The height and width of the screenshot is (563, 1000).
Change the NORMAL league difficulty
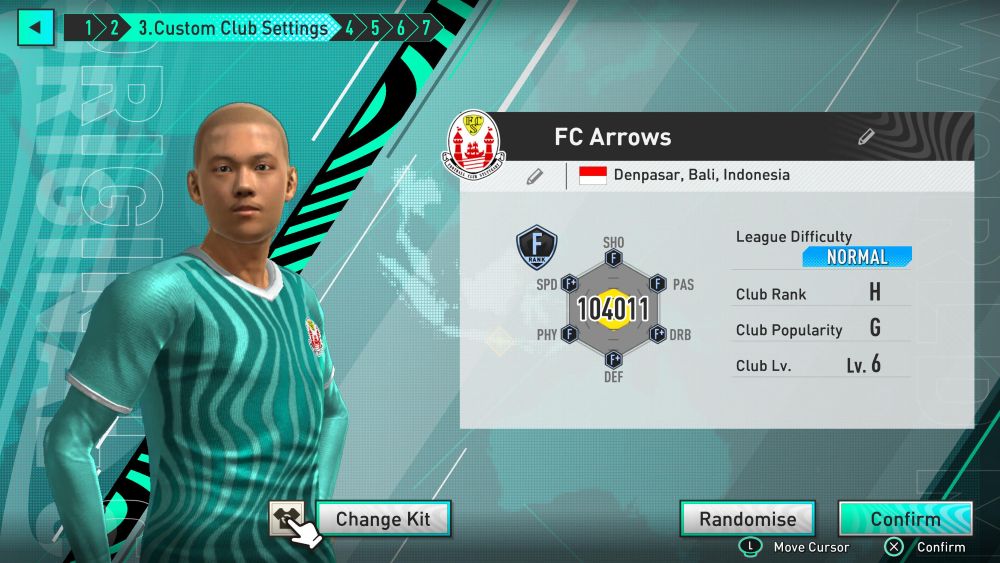click(x=856, y=257)
